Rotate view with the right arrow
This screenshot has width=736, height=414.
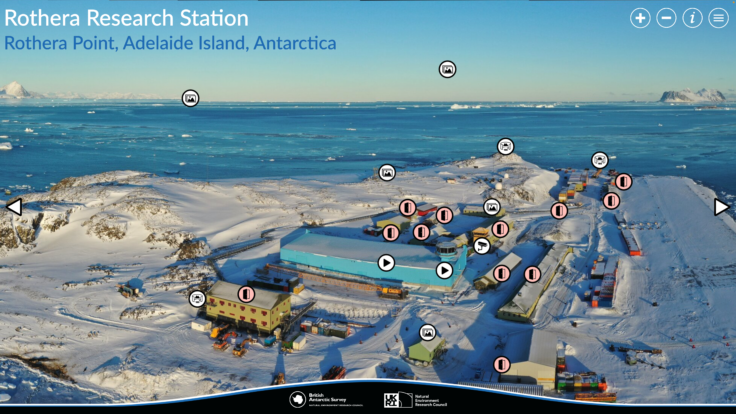(x=721, y=207)
